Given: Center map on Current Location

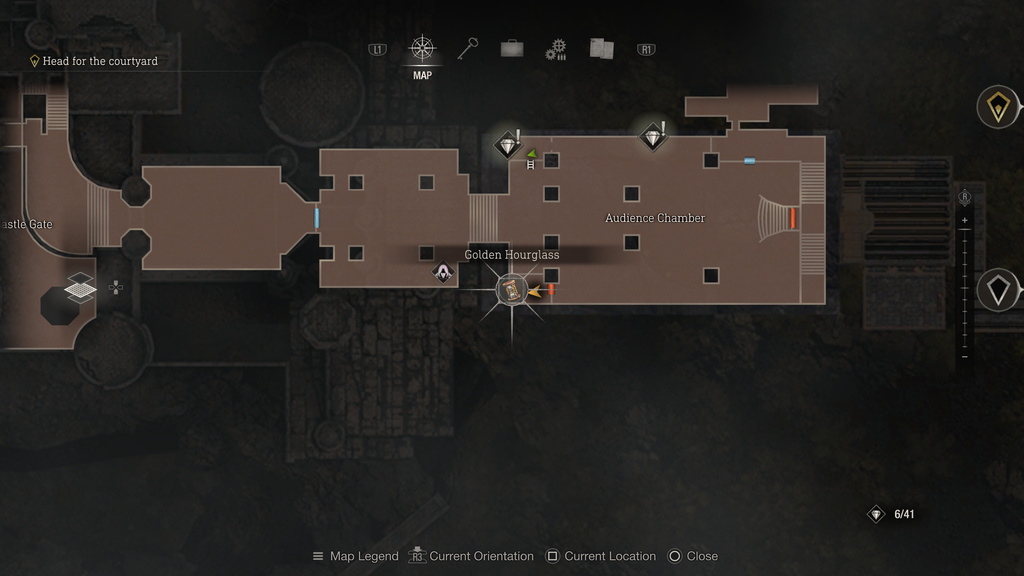Looking at the screenshot, I should point(600,556).
